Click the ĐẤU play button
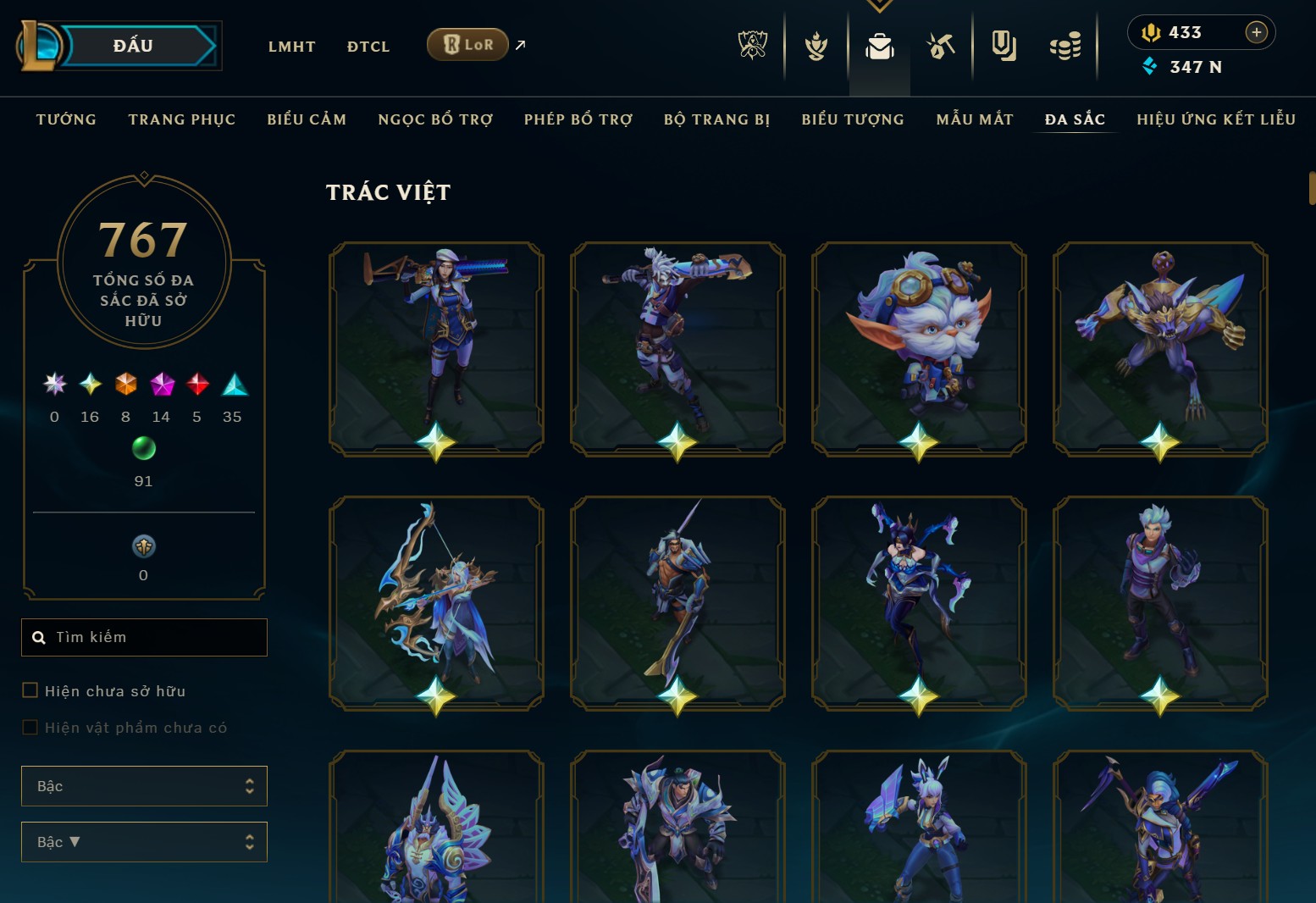Screen dimensions: 1316x903 pyautogui.click(x=134, y=46)
